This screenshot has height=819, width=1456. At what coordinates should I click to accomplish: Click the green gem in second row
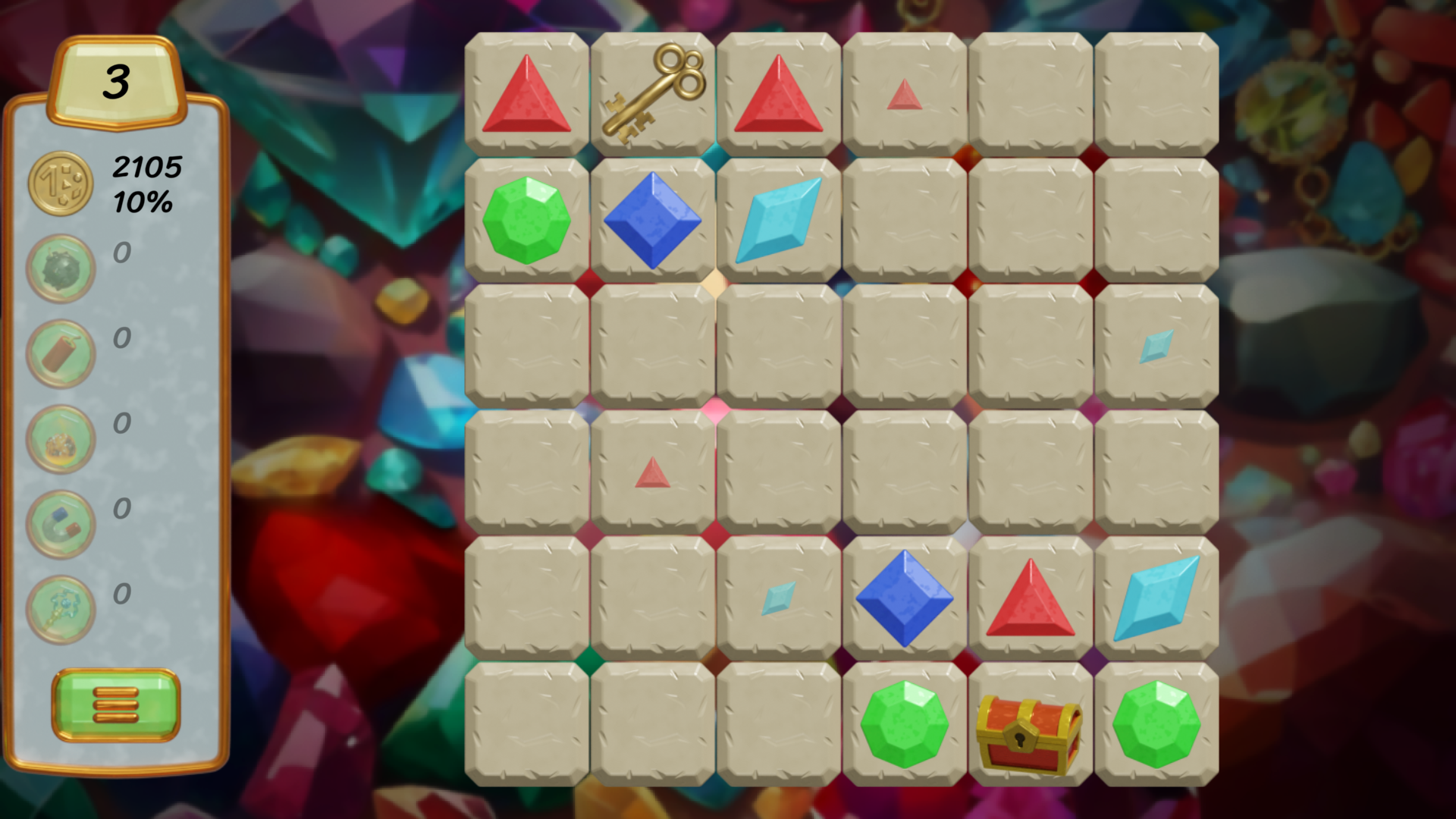(x=526, y=220)
